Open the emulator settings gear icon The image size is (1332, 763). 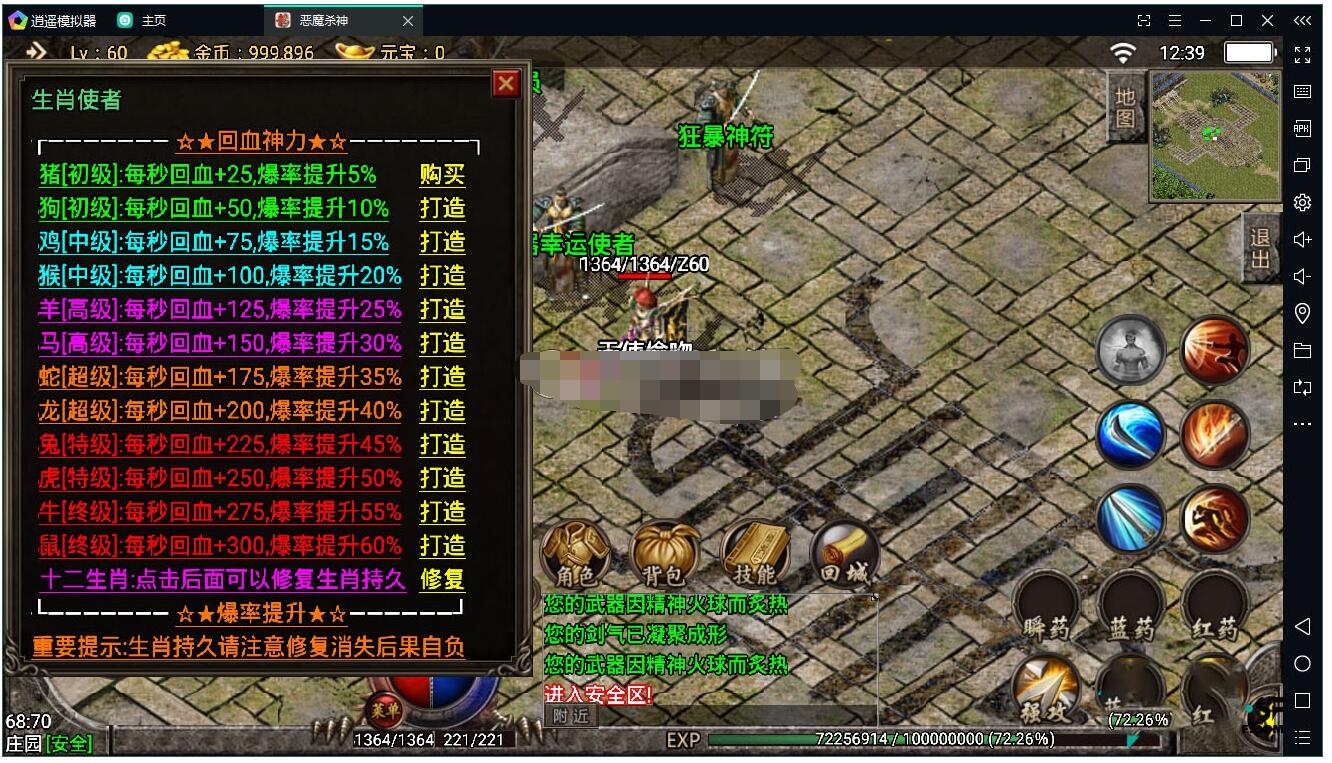[x=1301, y=202]
